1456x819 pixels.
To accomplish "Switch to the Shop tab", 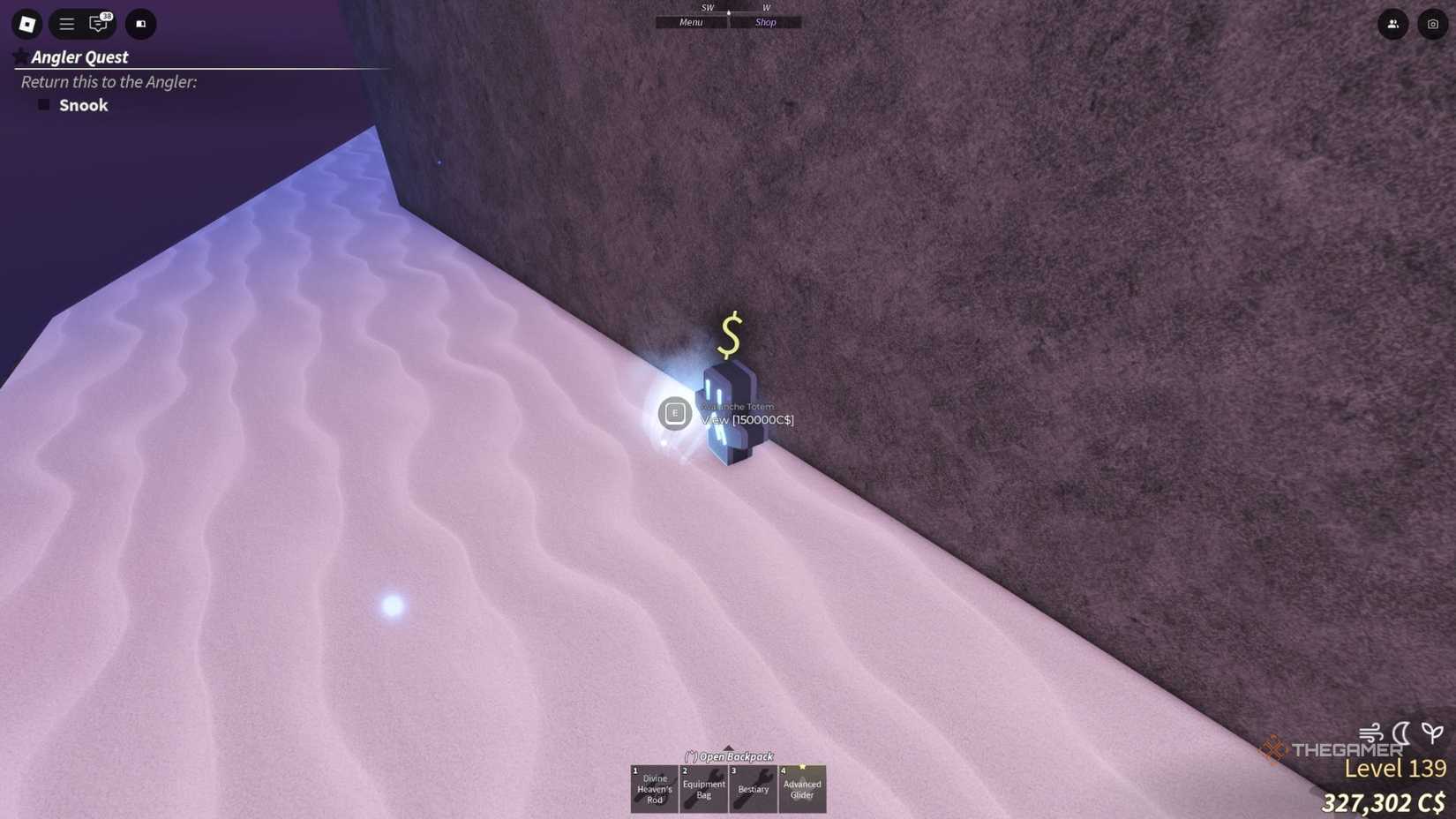I will [x=764, y=22].
